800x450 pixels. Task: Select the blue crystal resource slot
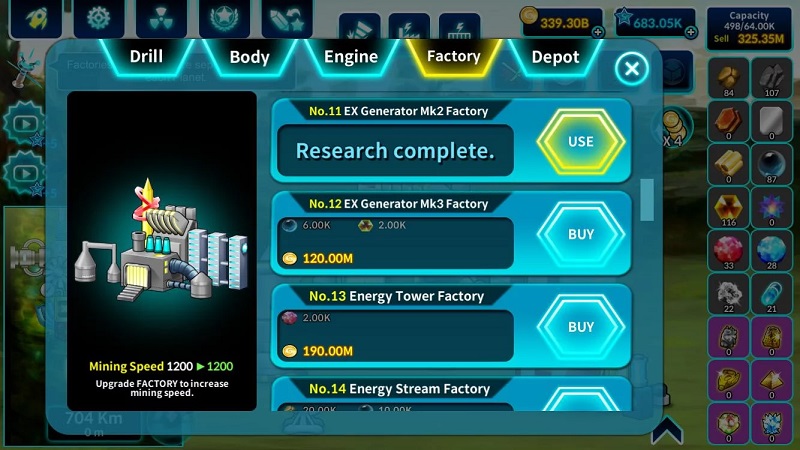coord(771,250)
